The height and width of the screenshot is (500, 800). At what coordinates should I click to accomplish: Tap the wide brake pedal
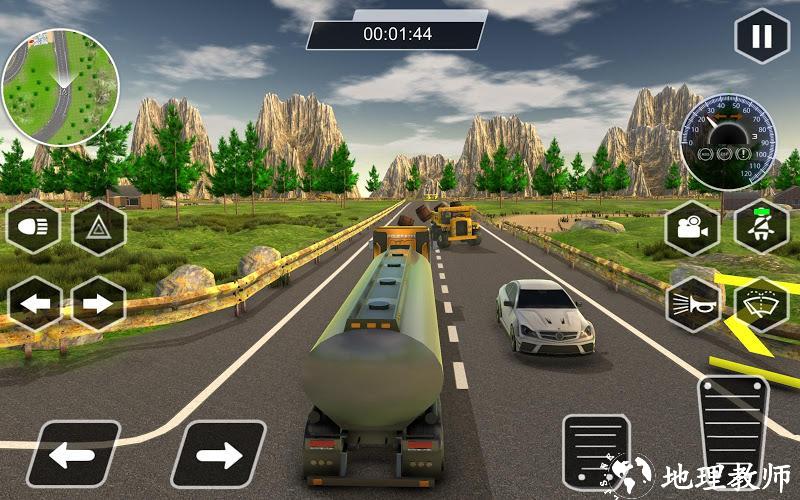point(597,450)
